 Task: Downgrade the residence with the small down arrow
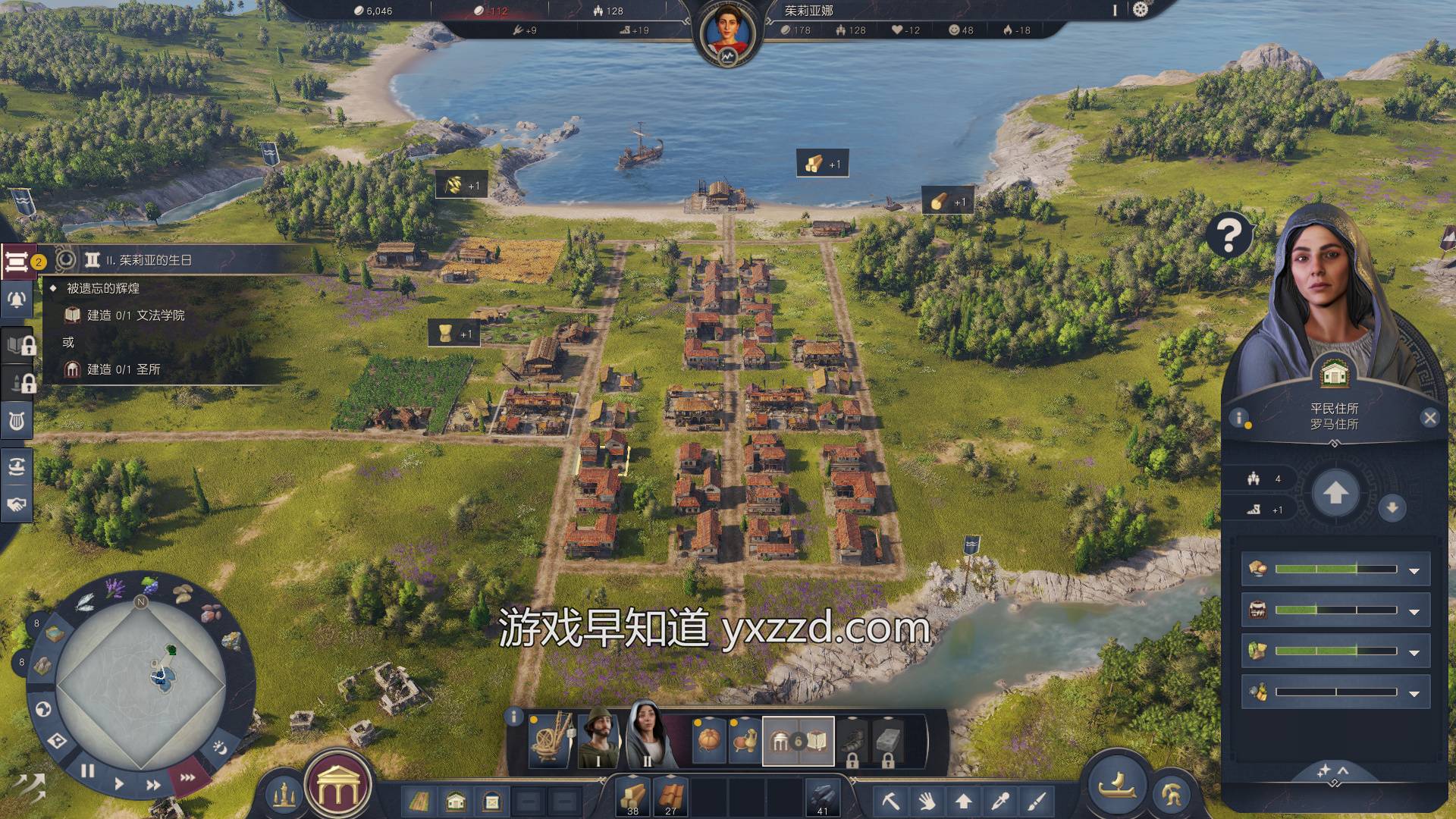click(x=1392, y=508)
